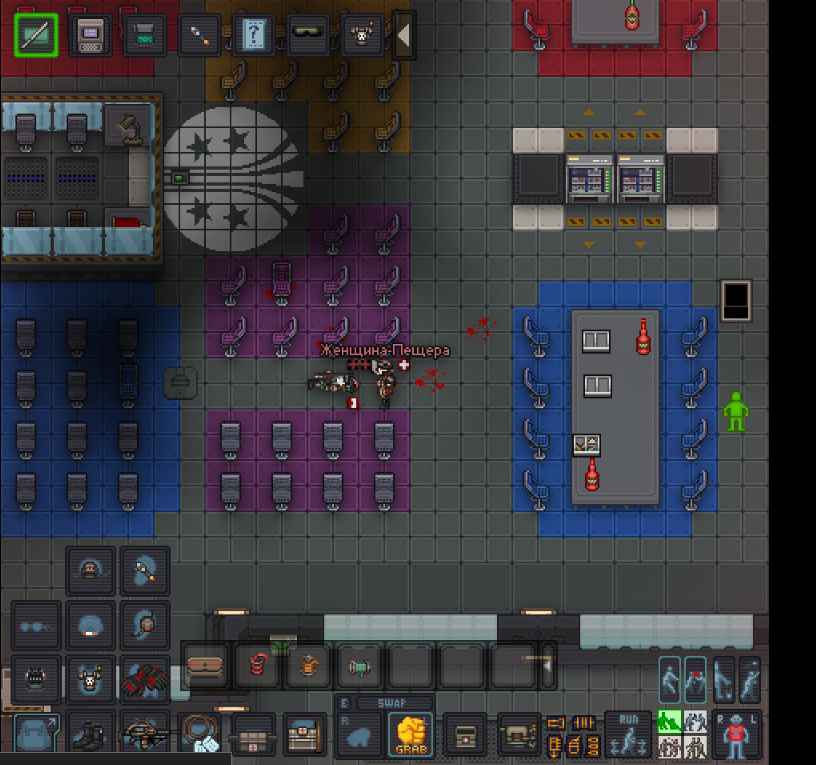Collapse the top action bar arrow

tap(404, 36)
